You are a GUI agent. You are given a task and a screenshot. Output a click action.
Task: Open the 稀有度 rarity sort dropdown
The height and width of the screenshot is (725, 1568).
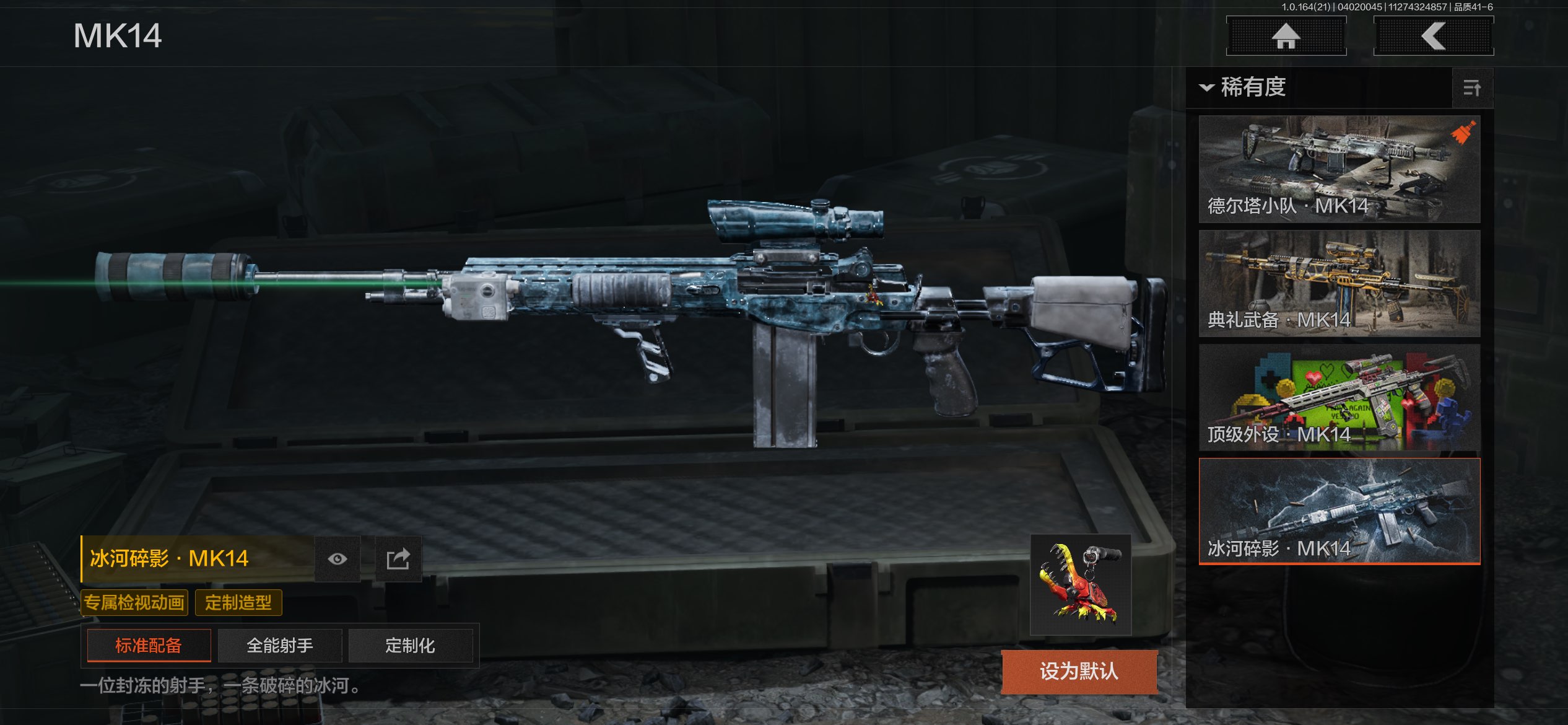click(x=1245, y=87)
